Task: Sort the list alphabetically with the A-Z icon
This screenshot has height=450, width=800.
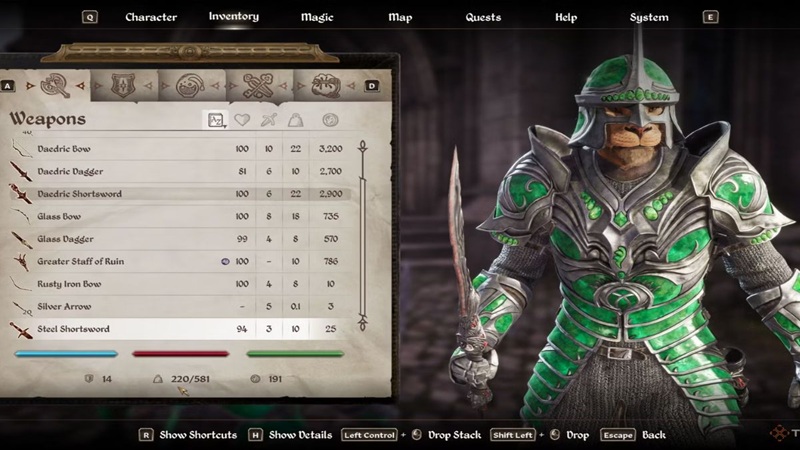Action: (x=216, y=120)
